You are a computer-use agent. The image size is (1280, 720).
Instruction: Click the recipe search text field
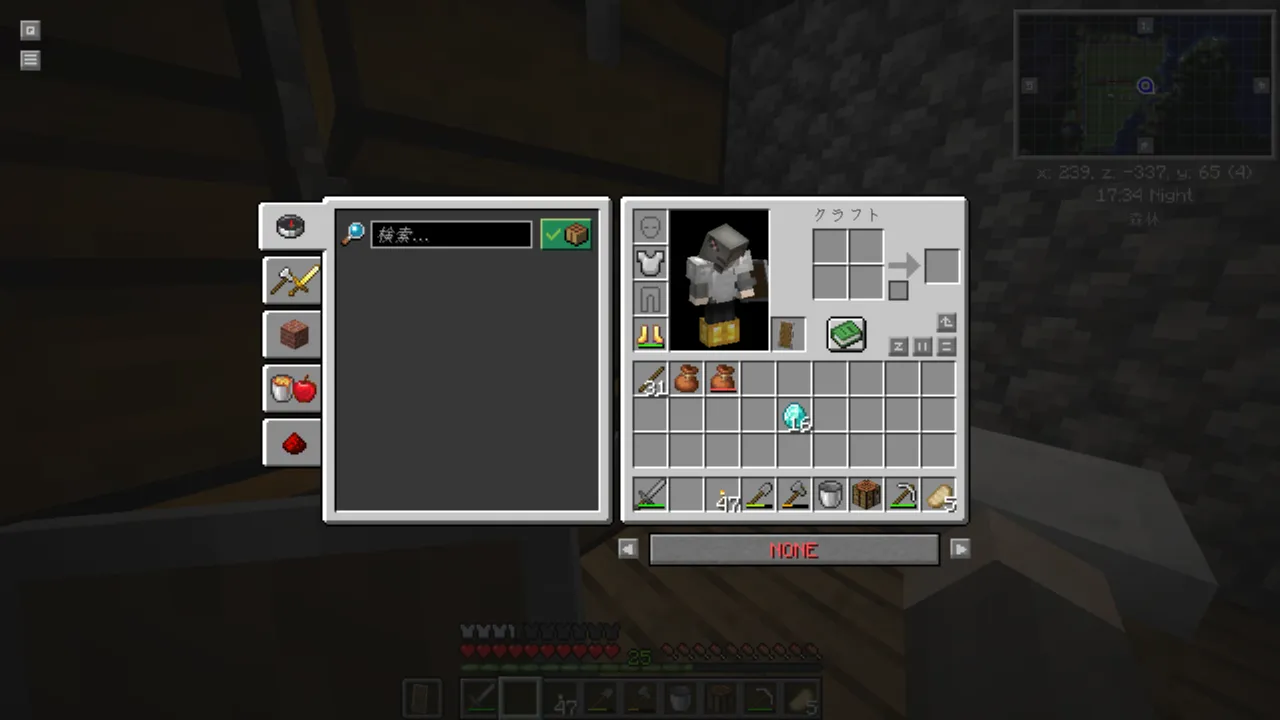(451, 235)
